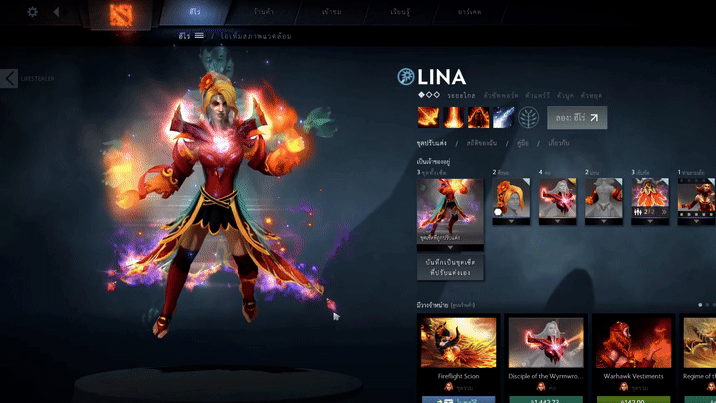Go back with the arrow button
This screenshot has width=716, height=403.
point(56,12)
